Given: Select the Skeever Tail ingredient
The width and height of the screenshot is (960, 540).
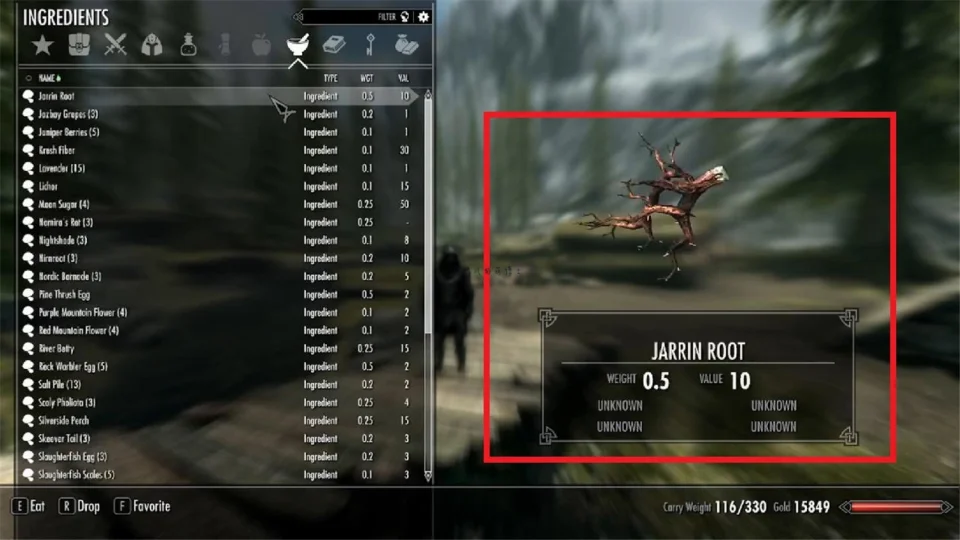Looking at the screenshot, I should coord(63,438).
